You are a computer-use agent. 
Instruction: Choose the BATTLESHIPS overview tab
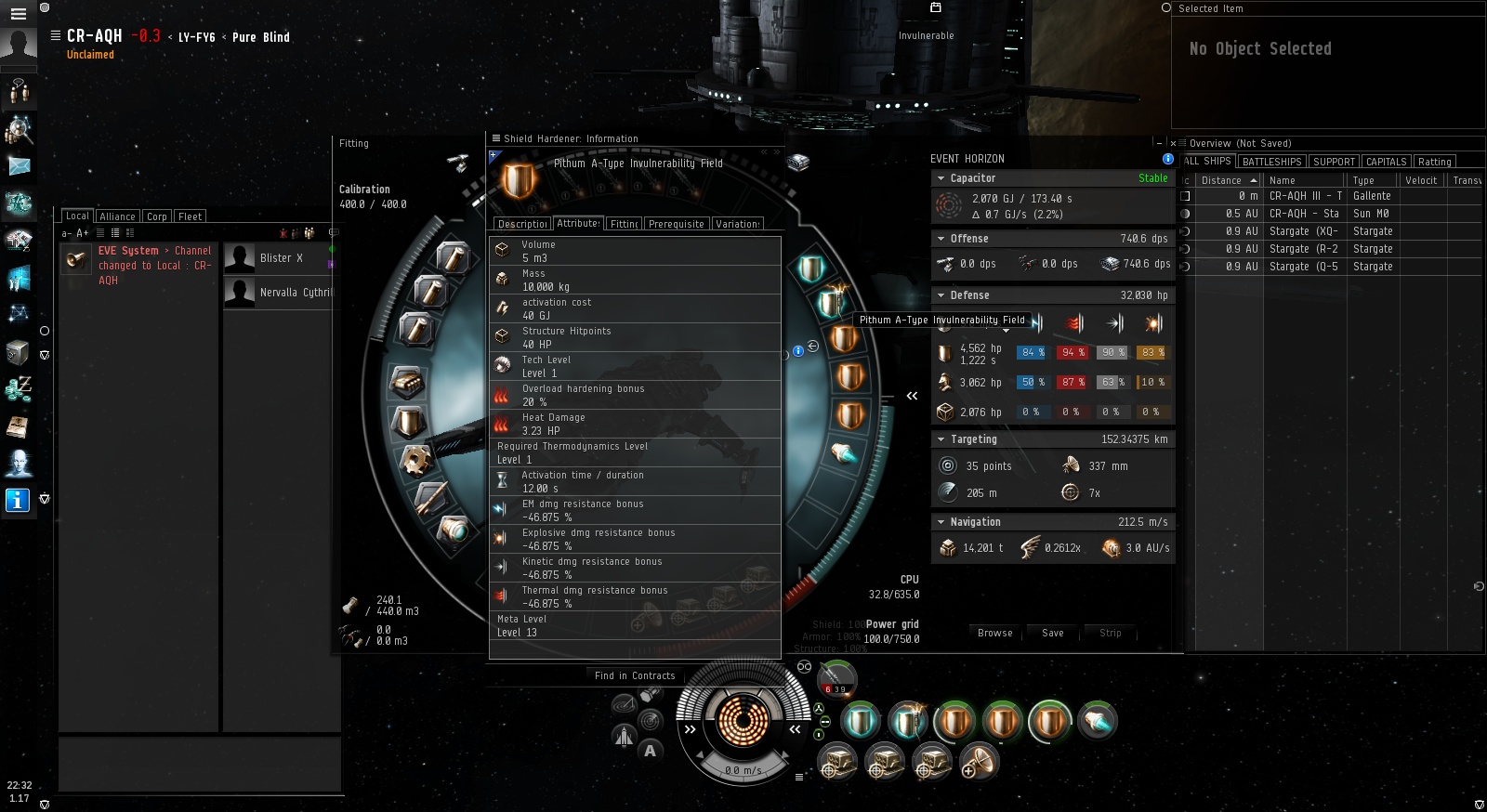coord(1271,162)
